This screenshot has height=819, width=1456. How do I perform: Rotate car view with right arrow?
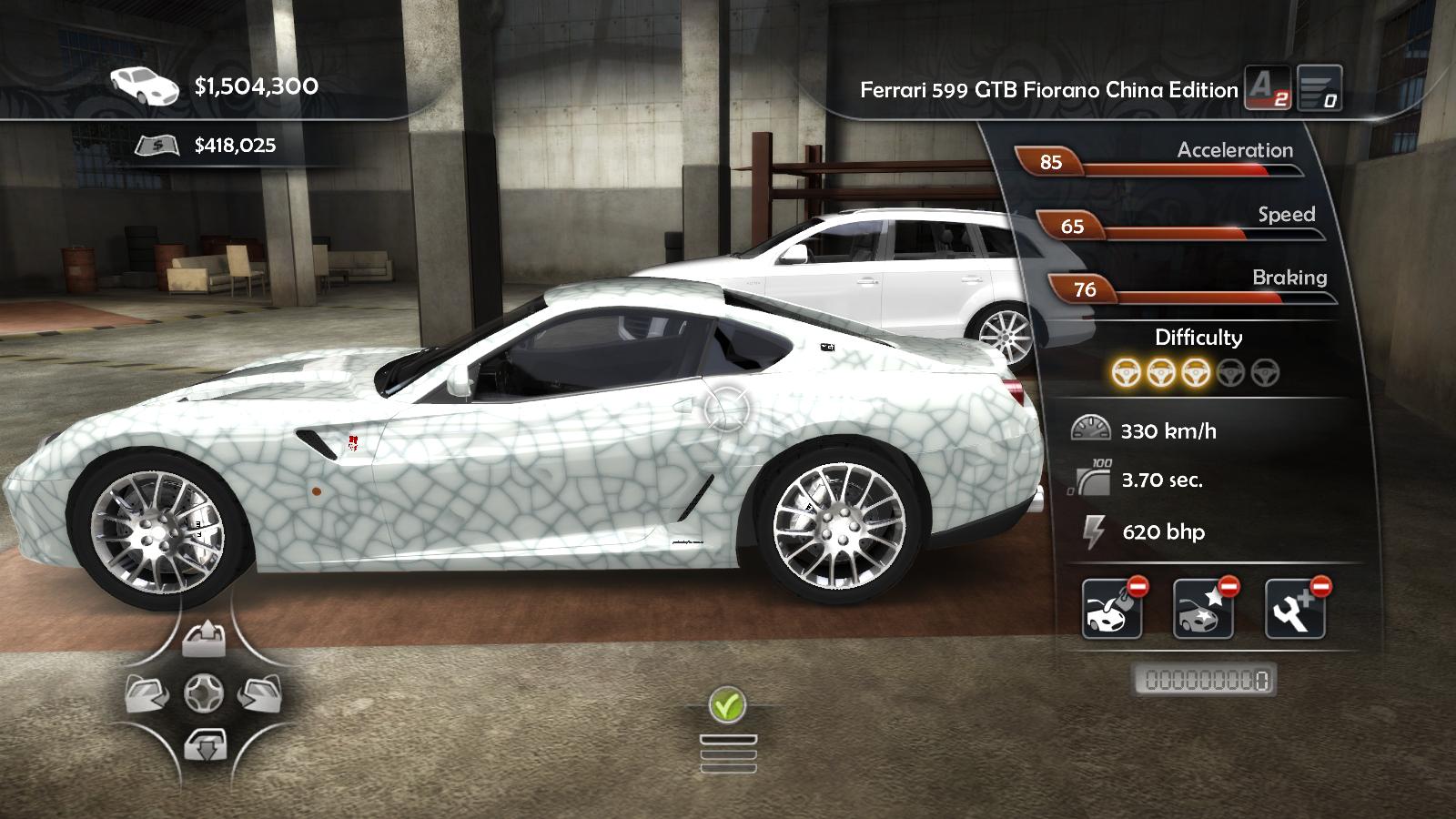[260, 695]
